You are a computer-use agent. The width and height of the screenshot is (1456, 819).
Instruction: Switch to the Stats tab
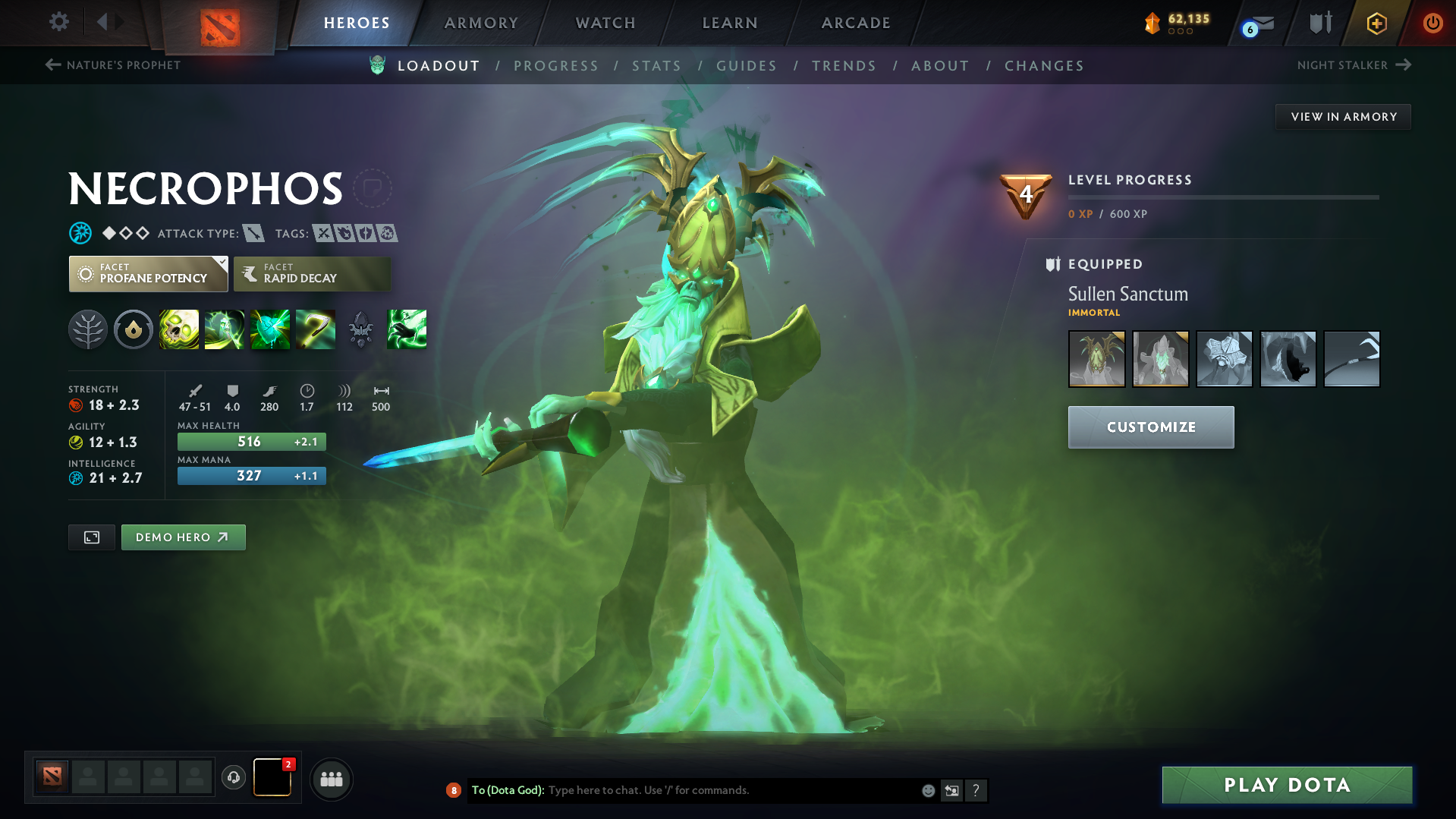(656, 65)
